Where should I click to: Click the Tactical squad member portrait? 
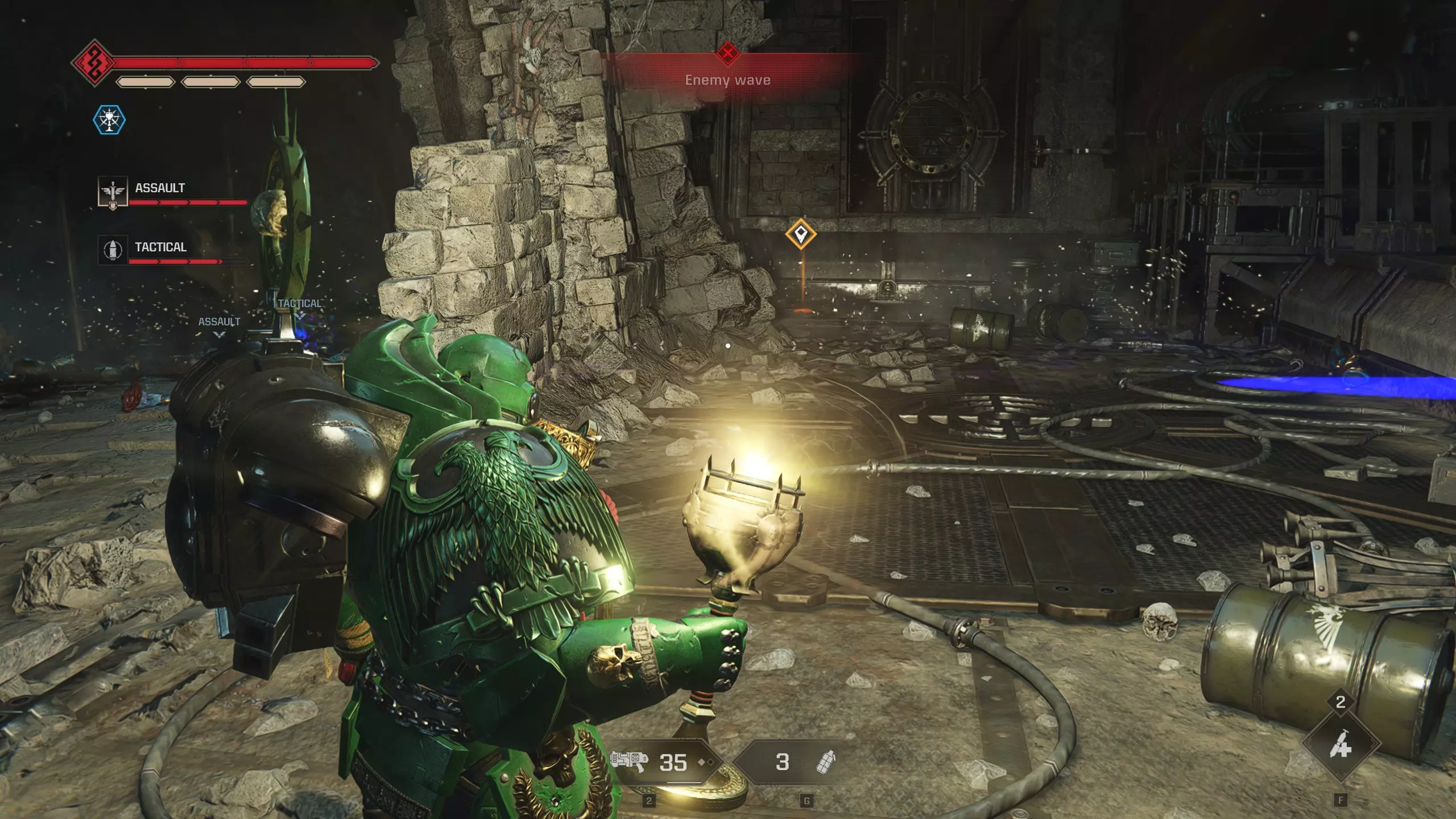click(113, 249)
